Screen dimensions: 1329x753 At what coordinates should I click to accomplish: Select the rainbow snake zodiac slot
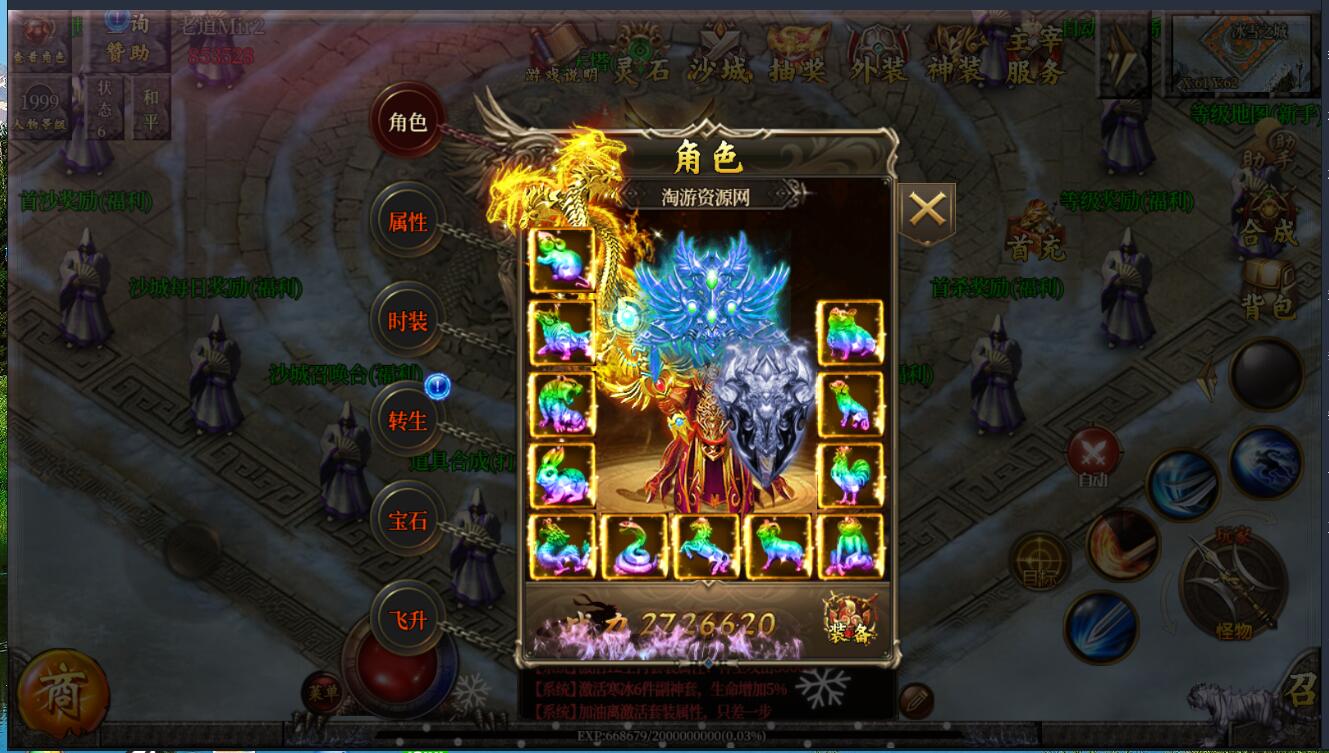click(x=634, y=547)
